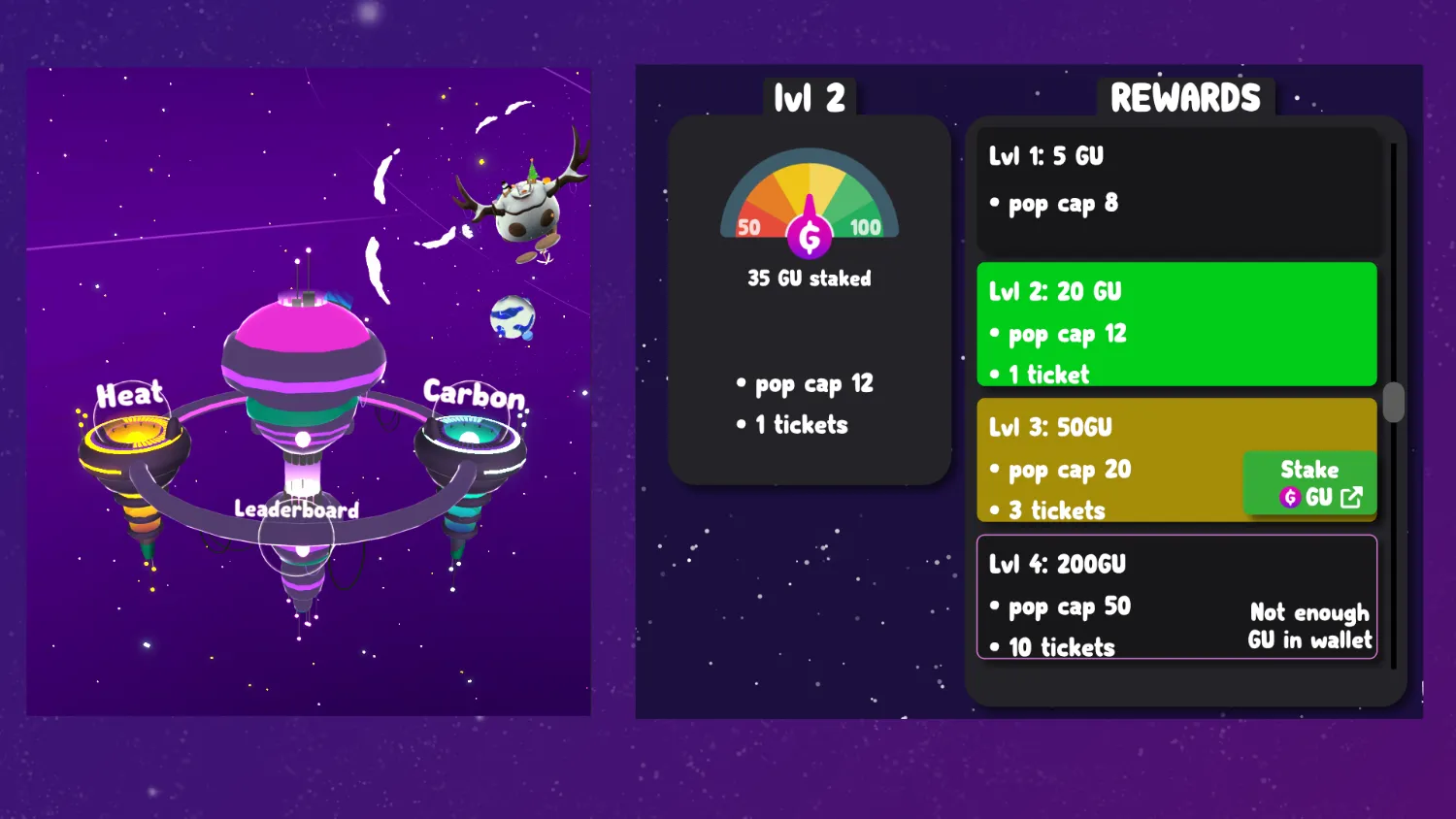Click the Lvl 2 header label
Image resolution: width=1456 pixels, height=819 pixels.
(810, 96)
